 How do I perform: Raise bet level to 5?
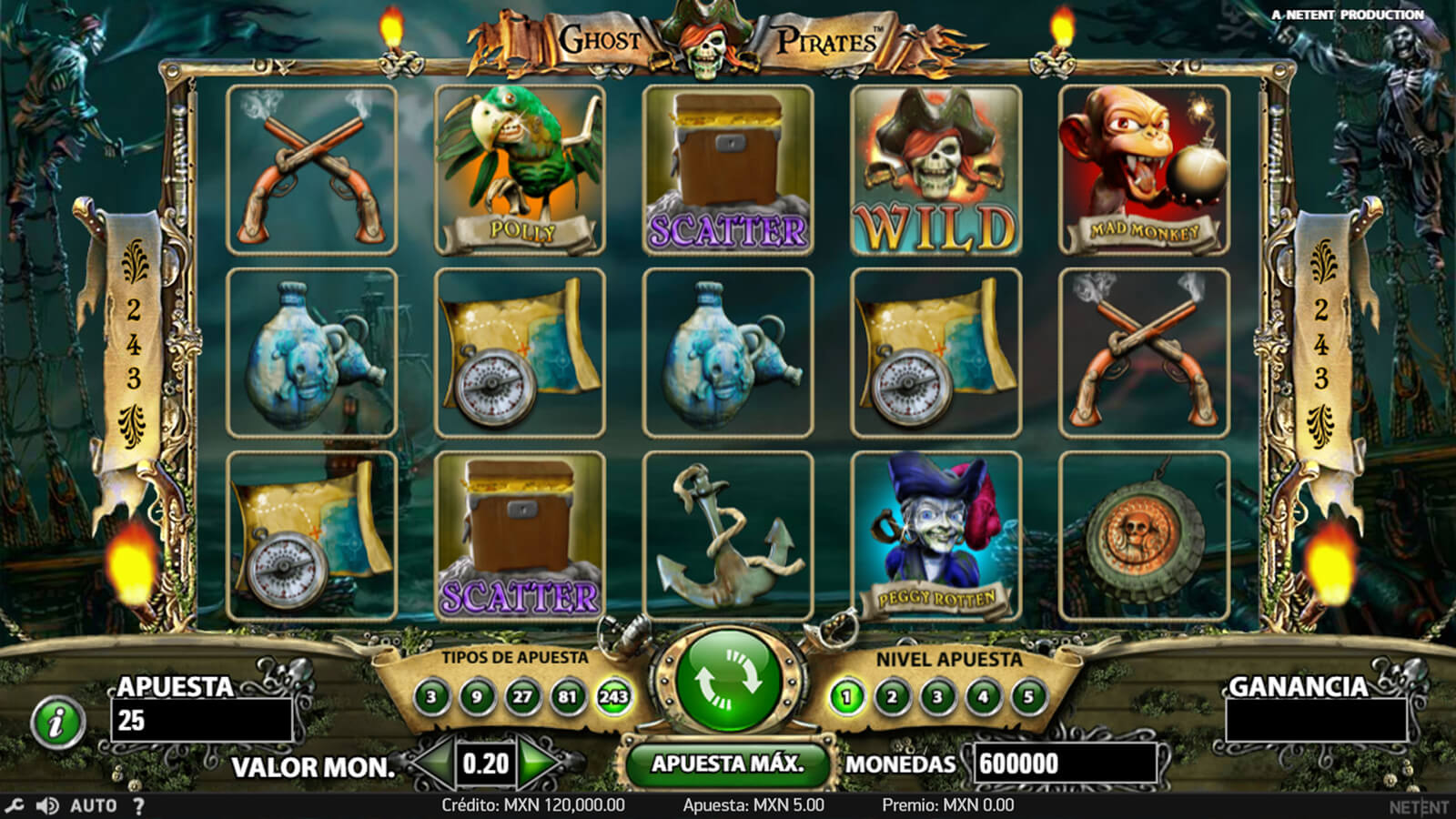click(x=1028, y=698)
